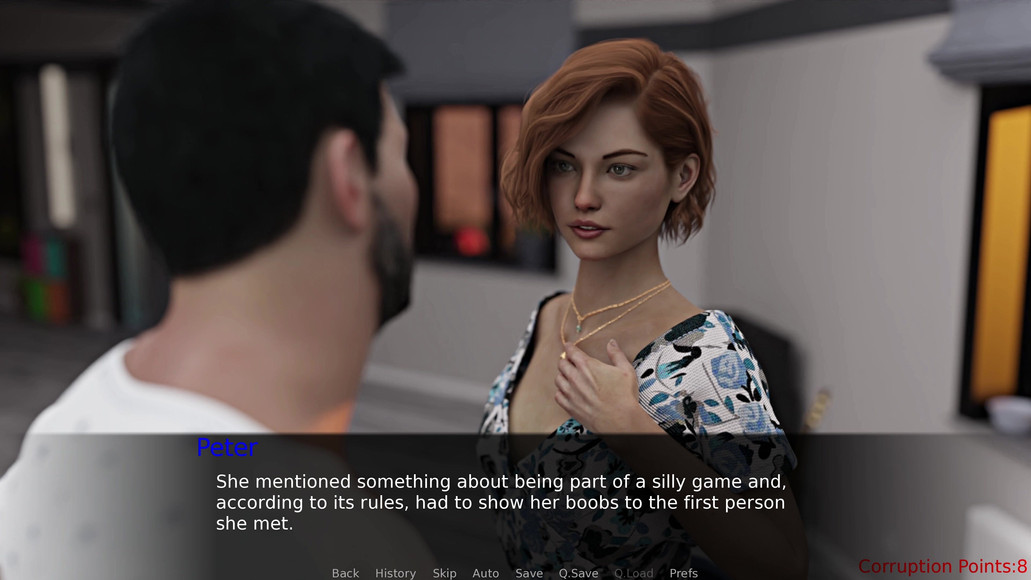Open Prefs settings menu

(684, 573)
